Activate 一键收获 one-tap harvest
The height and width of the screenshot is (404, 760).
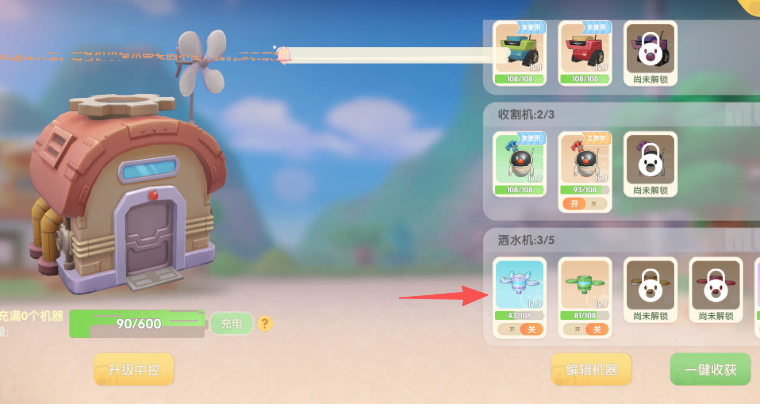[710, 369]
